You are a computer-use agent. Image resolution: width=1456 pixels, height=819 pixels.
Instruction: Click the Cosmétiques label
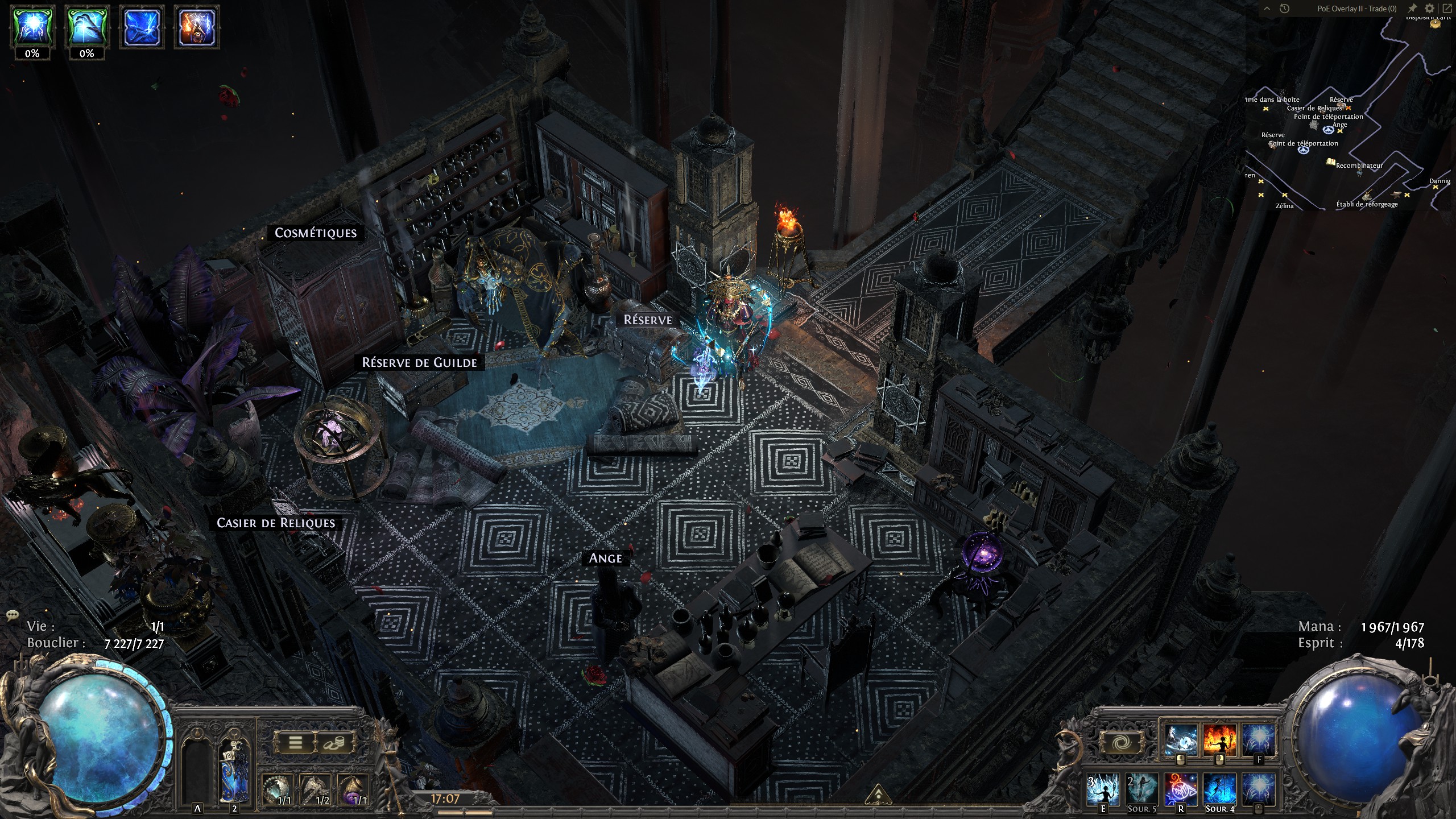(316, 233)
